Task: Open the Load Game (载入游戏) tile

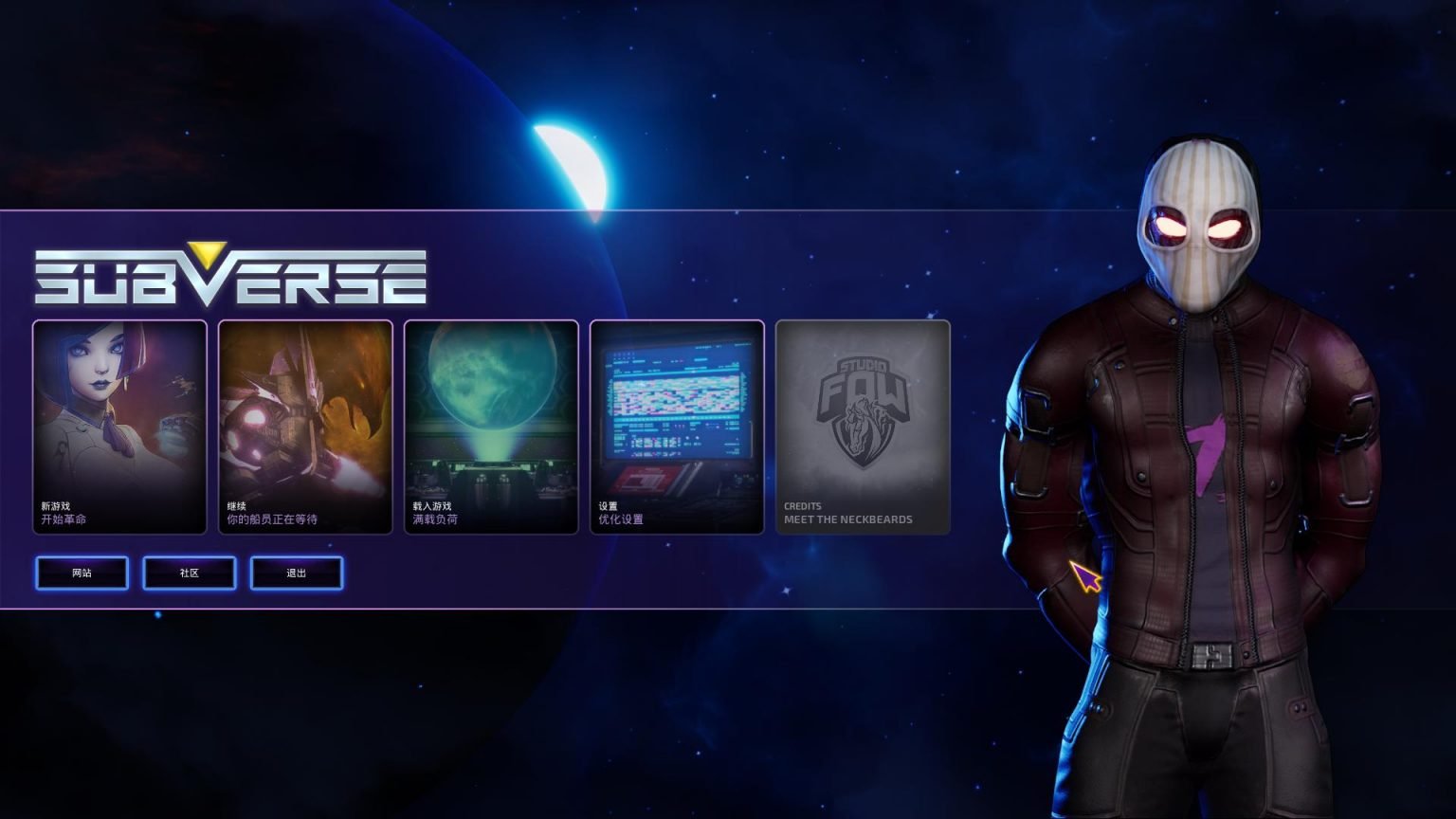Action: [491, 427]
